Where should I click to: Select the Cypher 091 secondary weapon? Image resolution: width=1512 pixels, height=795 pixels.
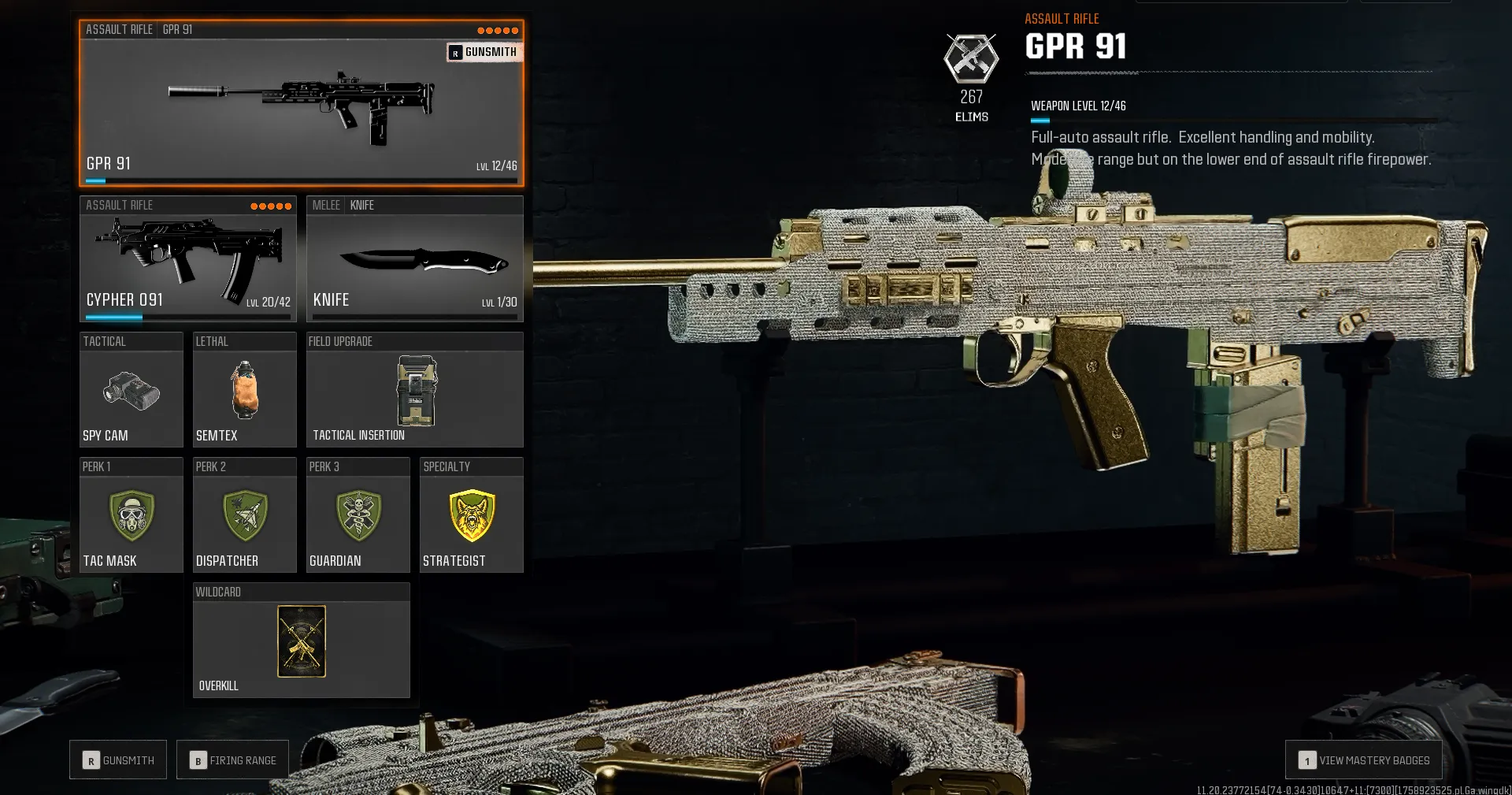(x=187, y=260)
